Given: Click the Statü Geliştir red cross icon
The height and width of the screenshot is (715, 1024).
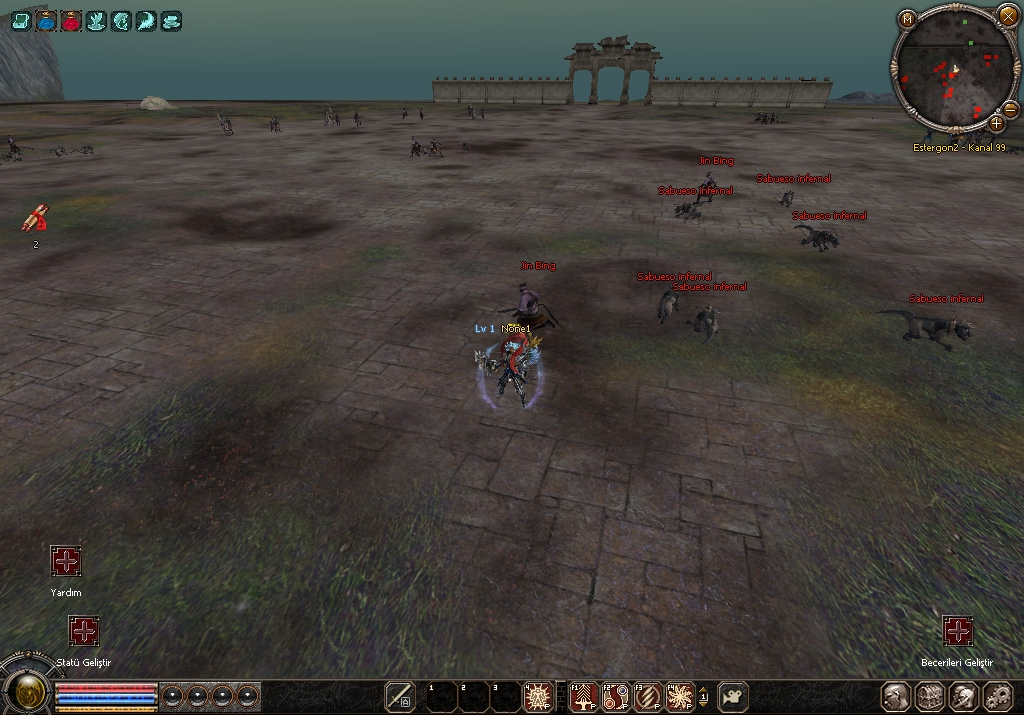Looking at the screenshot, I should [84, 631].
